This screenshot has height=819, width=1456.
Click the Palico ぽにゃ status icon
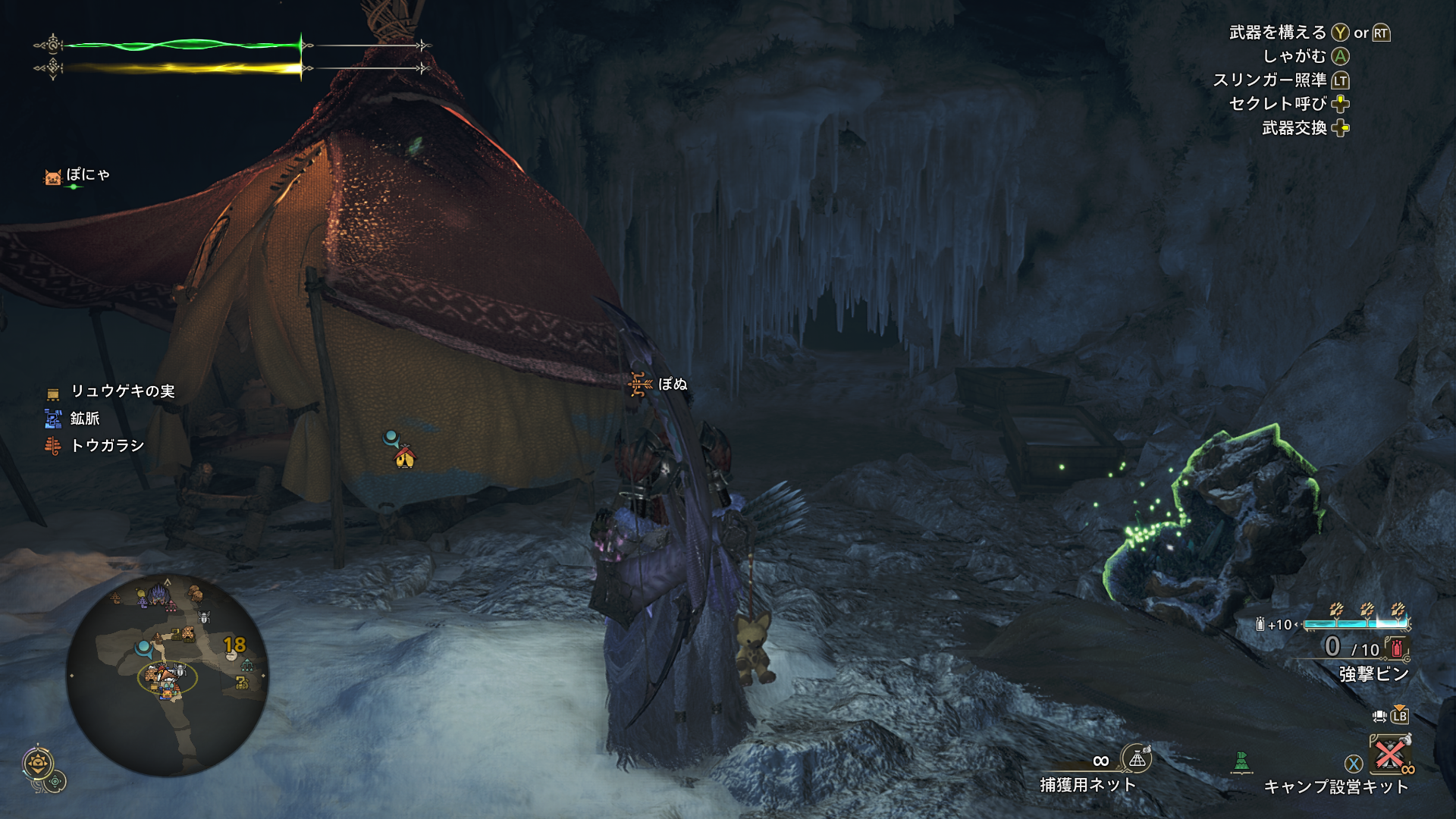click(52, 177)
